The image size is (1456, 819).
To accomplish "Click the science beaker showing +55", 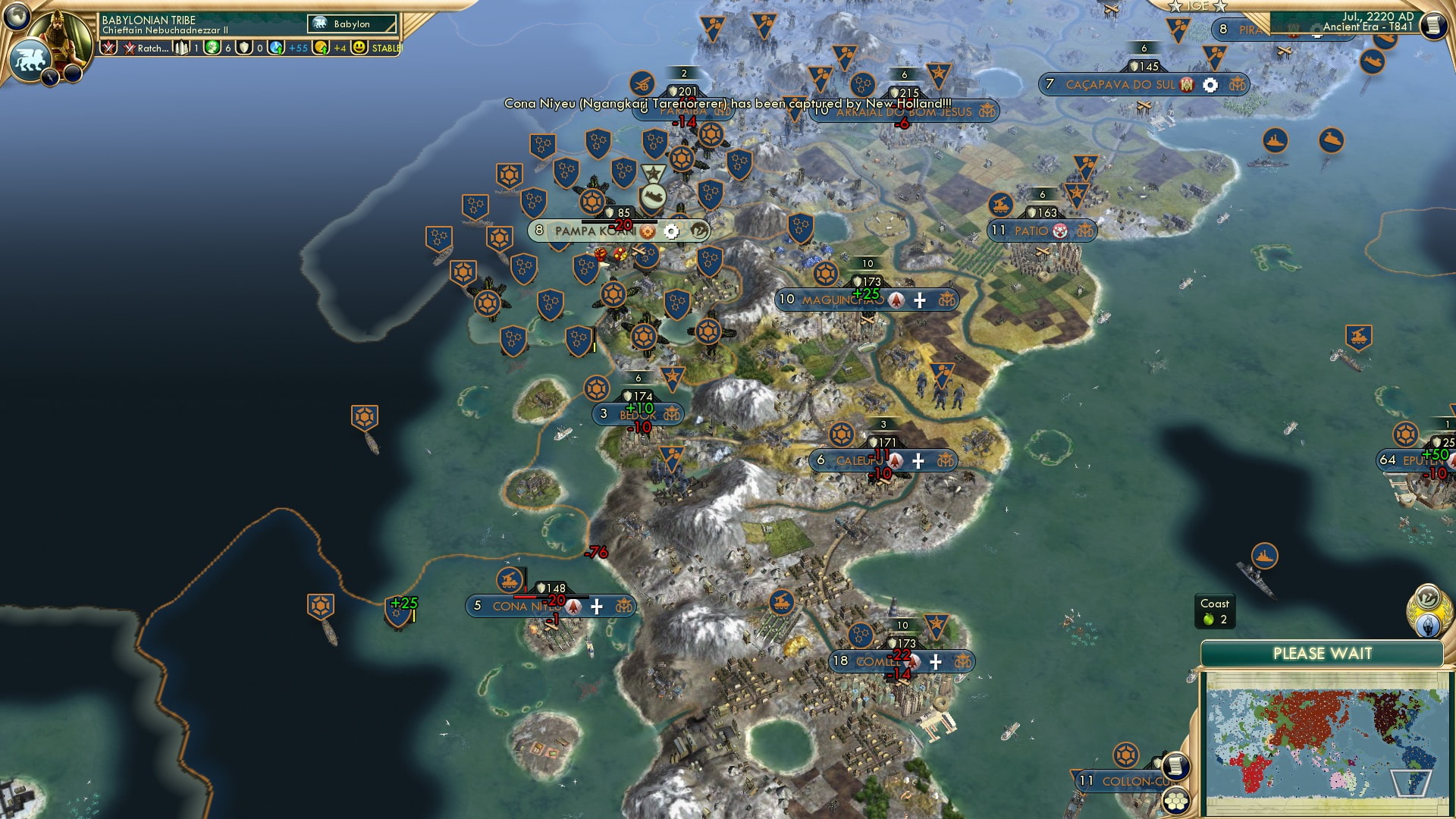I will [277, 49].
